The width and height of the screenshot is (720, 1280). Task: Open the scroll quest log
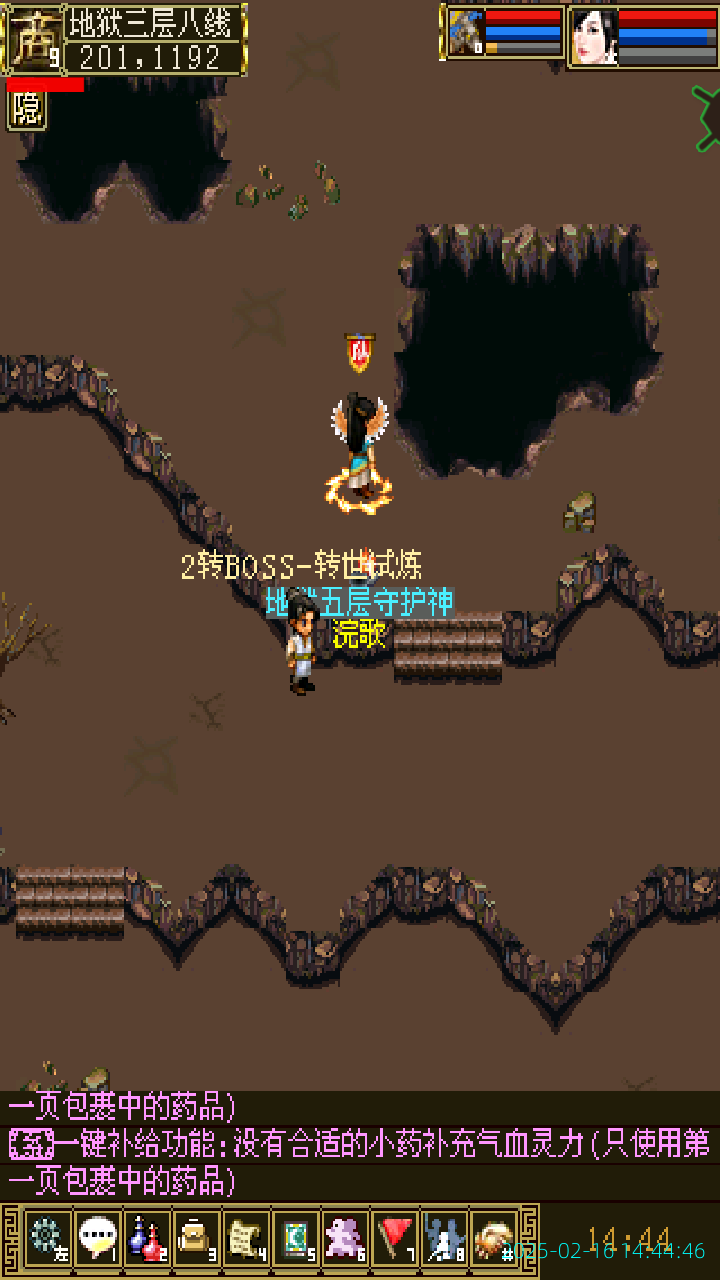[245, 1238]
